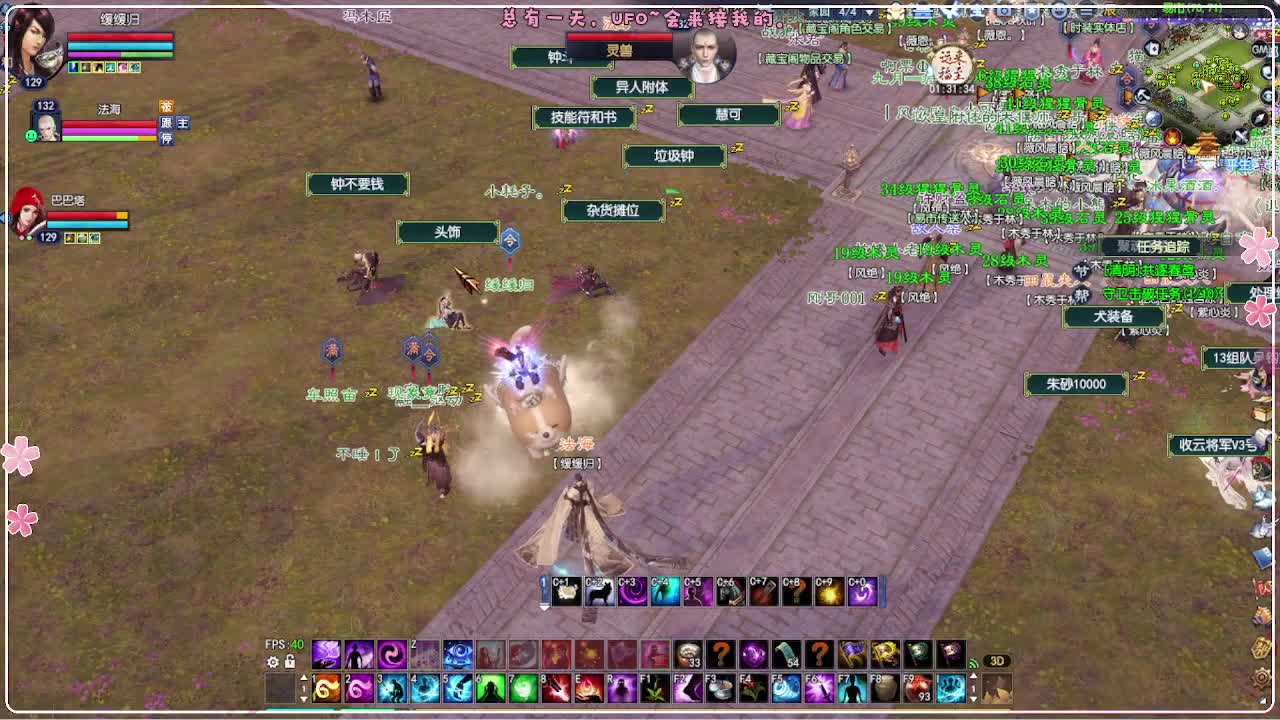Viewport: 1280px width, 720px height.
Task: Click the 朱砂10000 vendor stall sign
Action: [1077, 385]
